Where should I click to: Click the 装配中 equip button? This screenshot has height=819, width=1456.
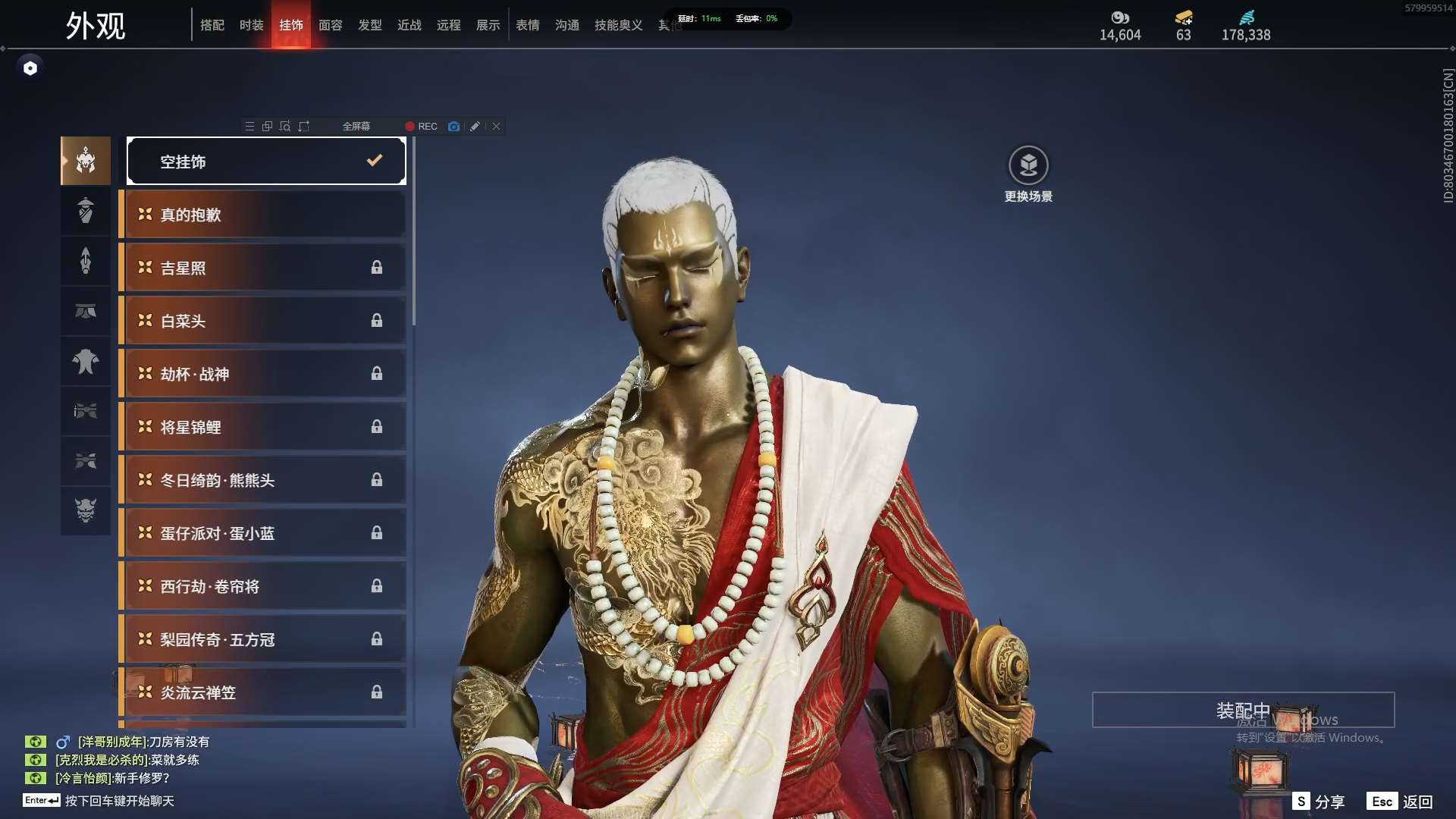1243,710
